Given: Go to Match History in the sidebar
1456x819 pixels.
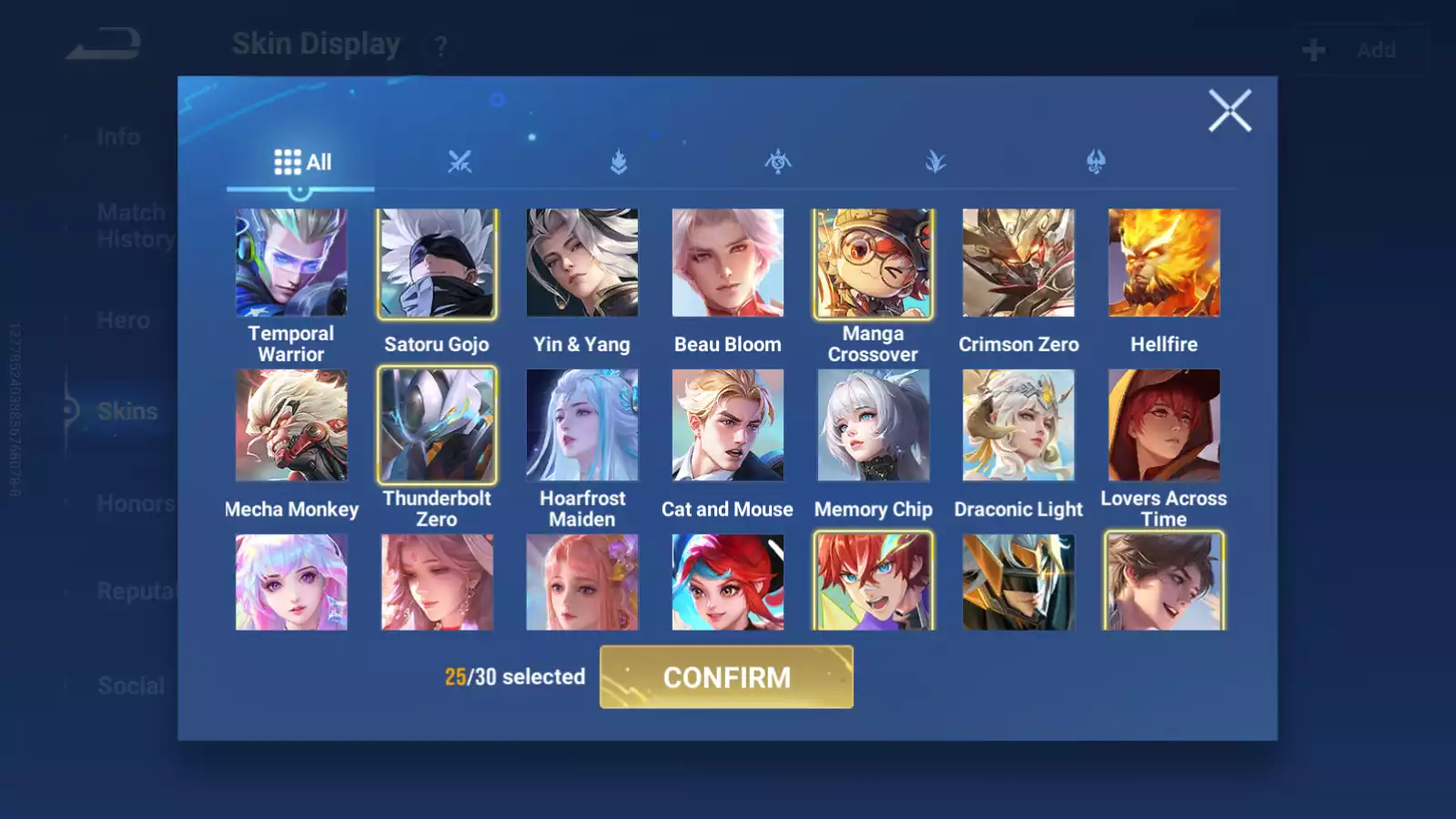Looking at the screenshot, I should pyautogui.click(x=131, y=225).
